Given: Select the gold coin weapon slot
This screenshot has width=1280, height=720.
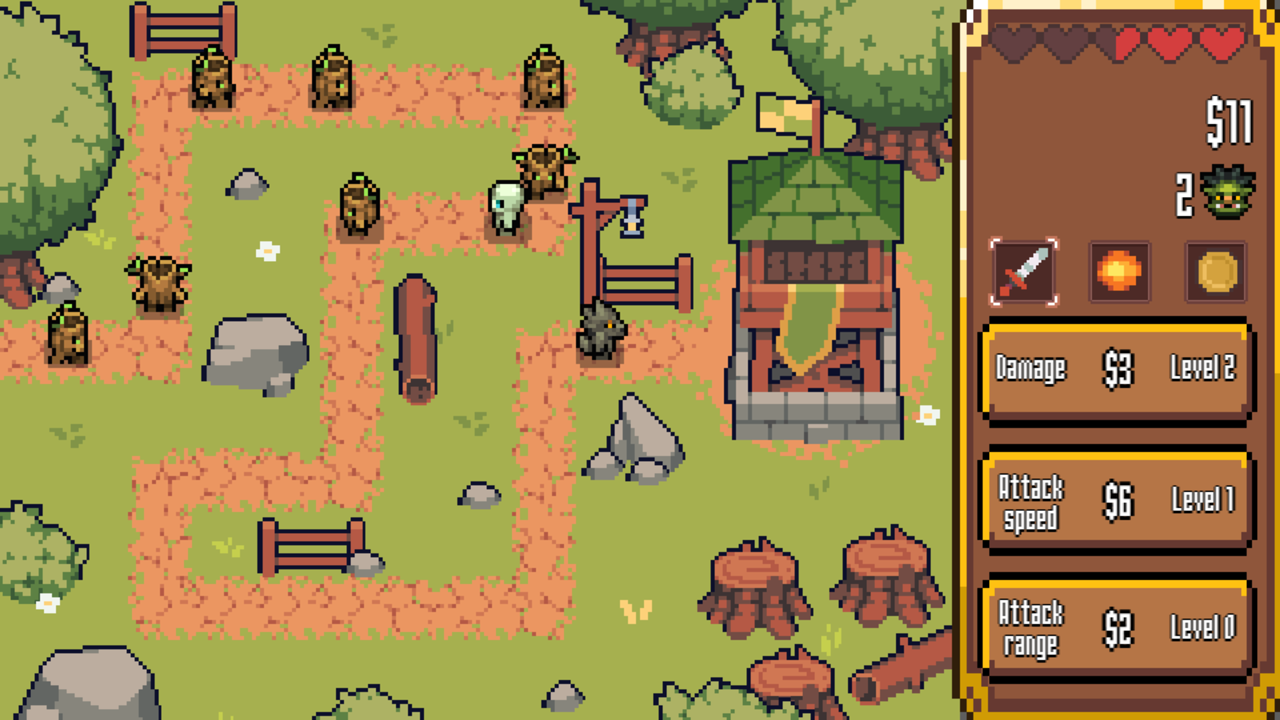Looking at the screenshot, I should [1216, 272].
